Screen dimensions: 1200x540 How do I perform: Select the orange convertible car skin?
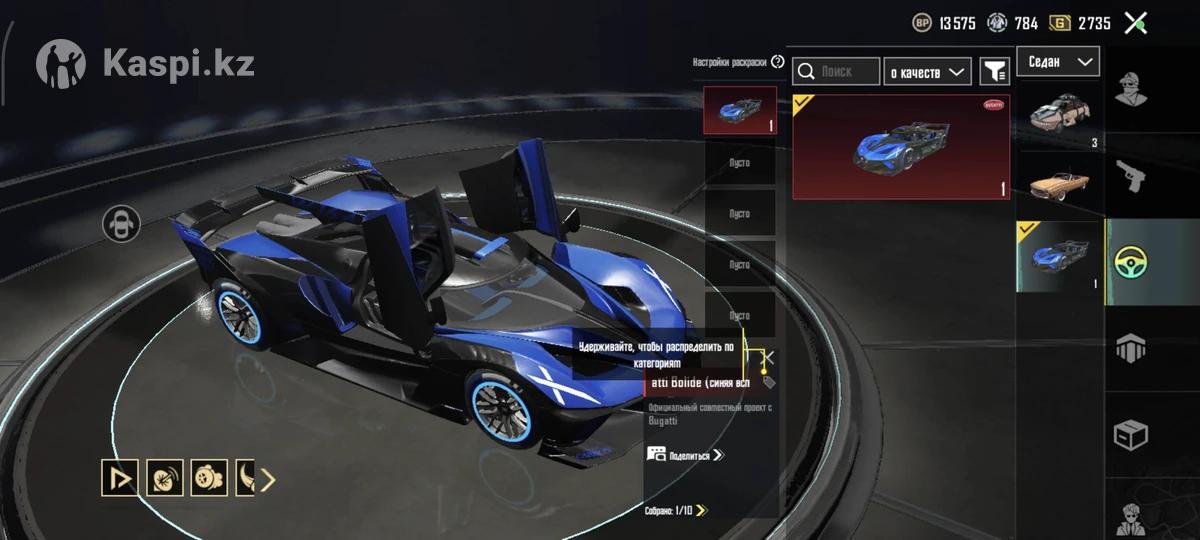click(x=1060, y=185)
